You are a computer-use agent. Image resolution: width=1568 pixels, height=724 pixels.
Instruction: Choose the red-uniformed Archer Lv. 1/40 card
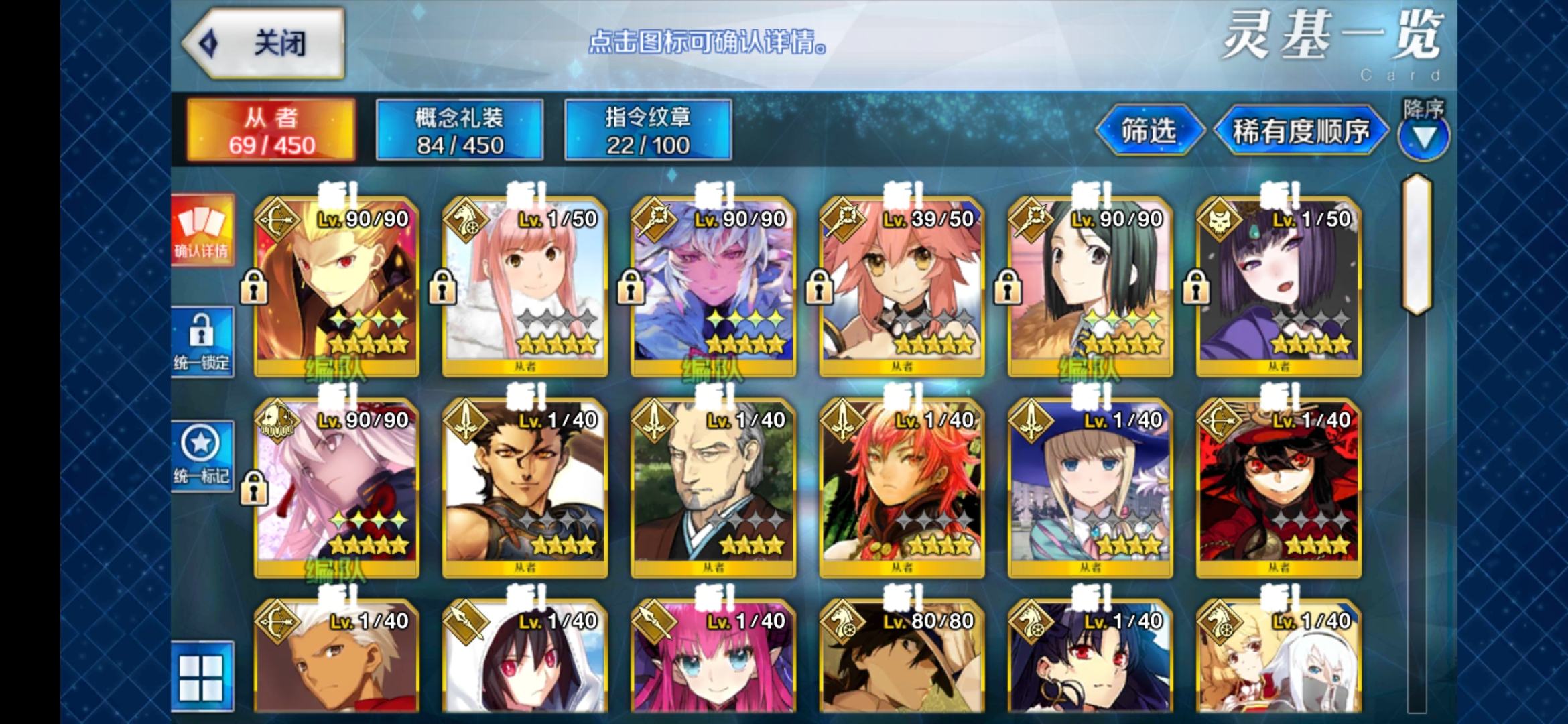[1279, 487]
